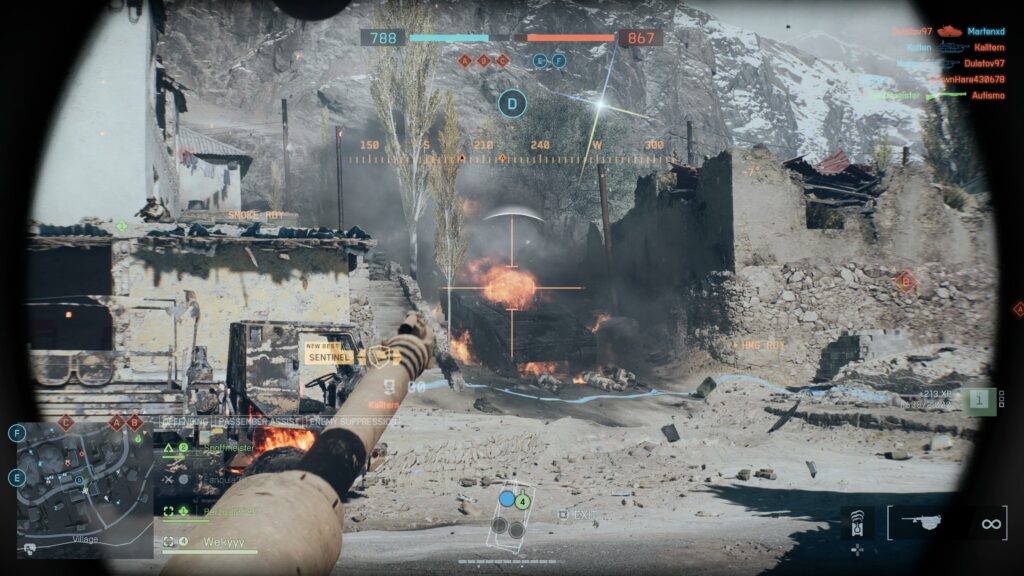Select the mounted machine gun weapon slot

click(x=929, y=520)
